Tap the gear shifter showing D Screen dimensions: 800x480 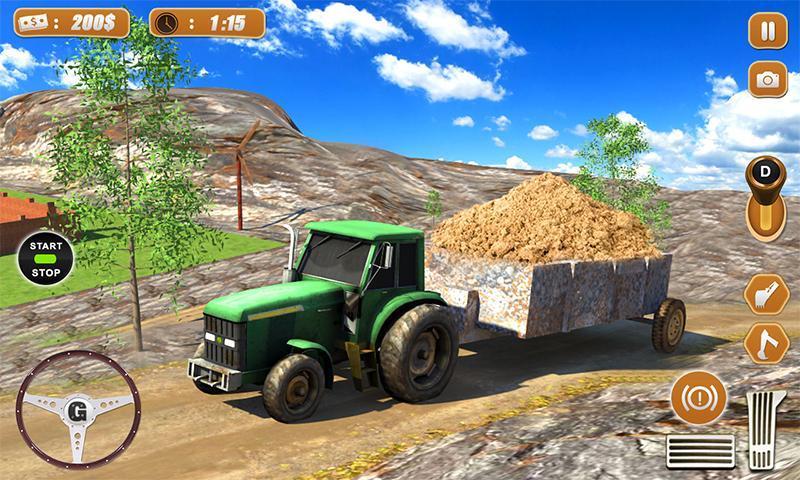767,198
